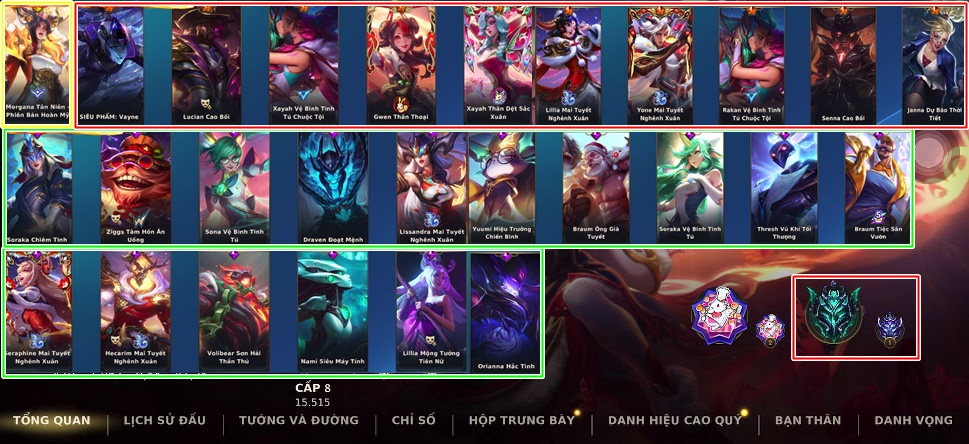Switch to the TỔNG QUAN tab
This screenshot has height=444, width=969.
click(x=51, y=421)
